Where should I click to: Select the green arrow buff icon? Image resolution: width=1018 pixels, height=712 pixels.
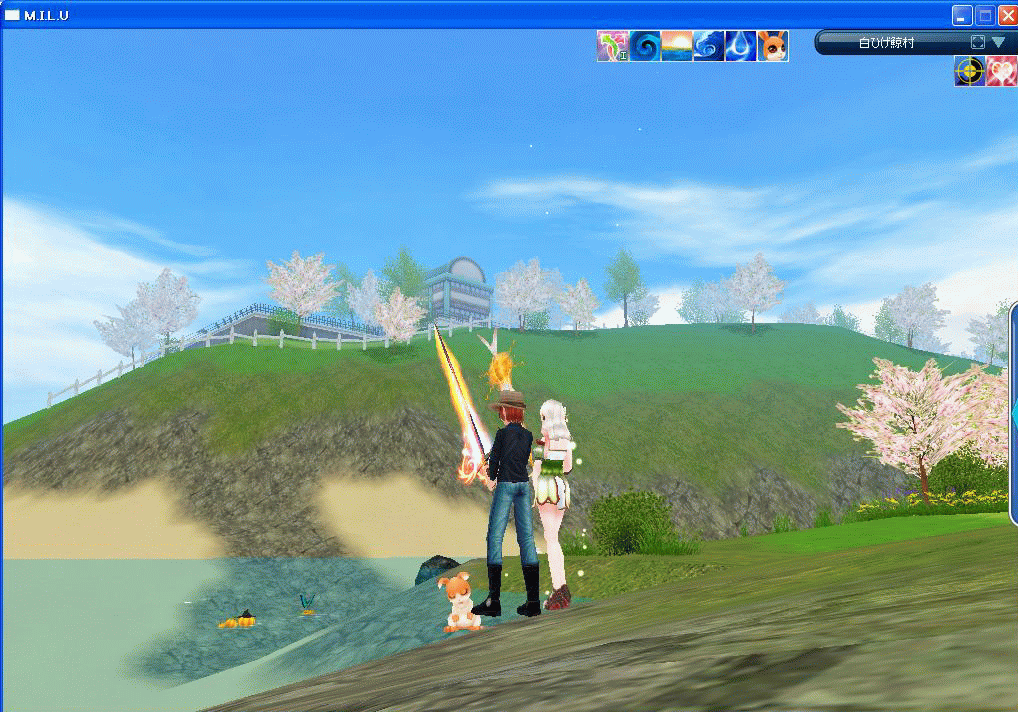coord(612,46)
